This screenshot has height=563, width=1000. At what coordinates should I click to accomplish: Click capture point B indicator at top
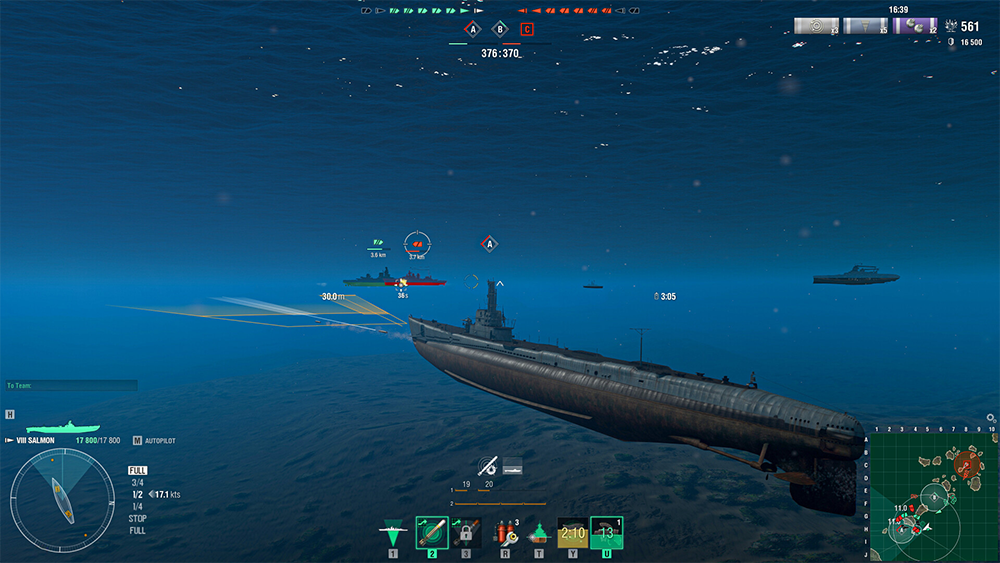[x=500, y=29]
